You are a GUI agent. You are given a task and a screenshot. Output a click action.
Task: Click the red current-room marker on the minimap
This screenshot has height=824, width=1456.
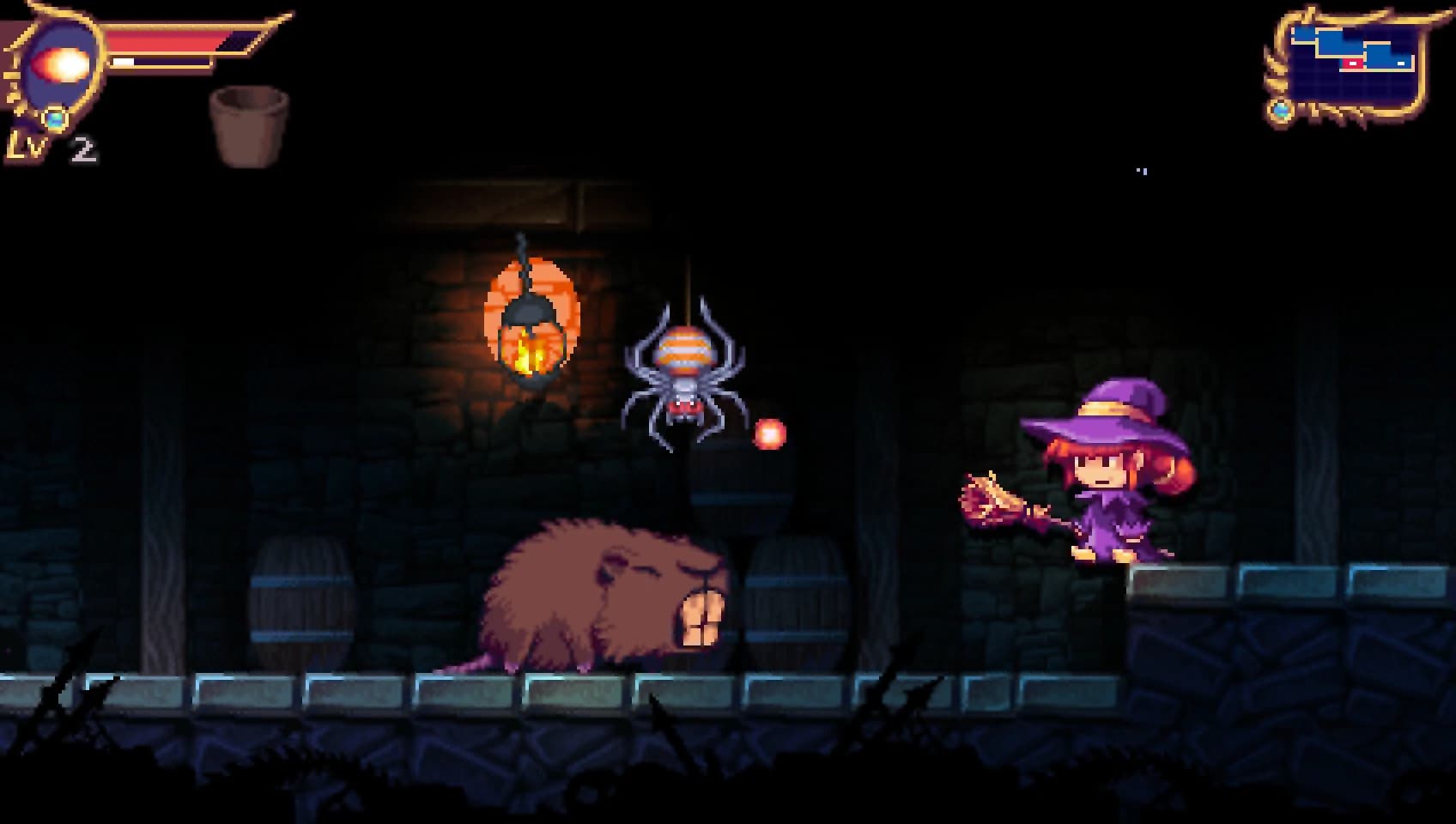1352,63
